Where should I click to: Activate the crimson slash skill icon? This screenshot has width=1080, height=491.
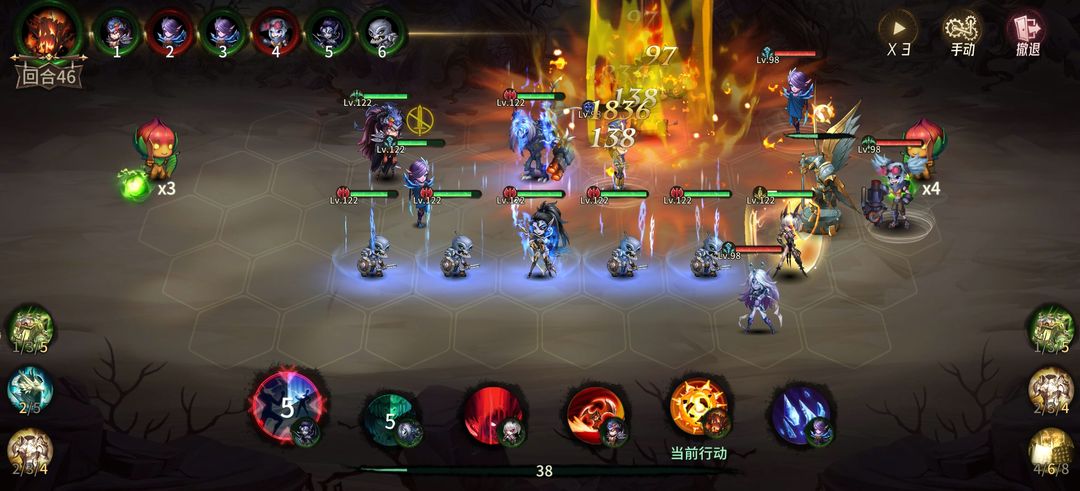click(493, 414)
